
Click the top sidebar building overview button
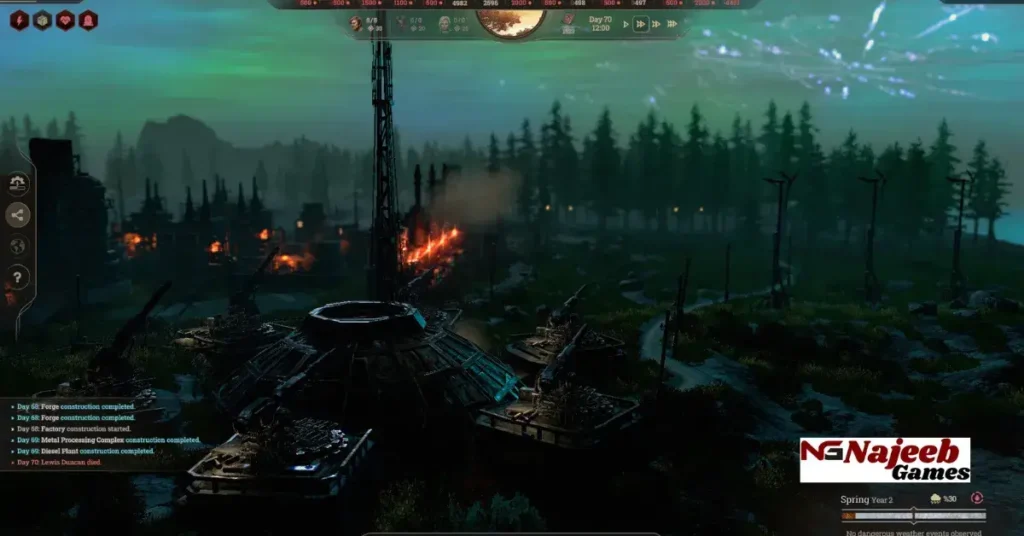[x=18, y=184]
